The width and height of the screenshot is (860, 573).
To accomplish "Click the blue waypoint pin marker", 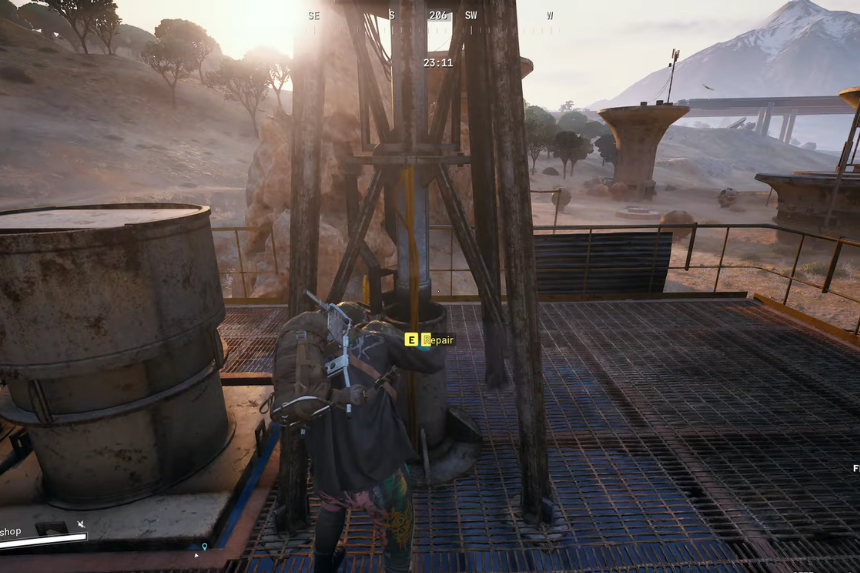I will click(204, 547).
